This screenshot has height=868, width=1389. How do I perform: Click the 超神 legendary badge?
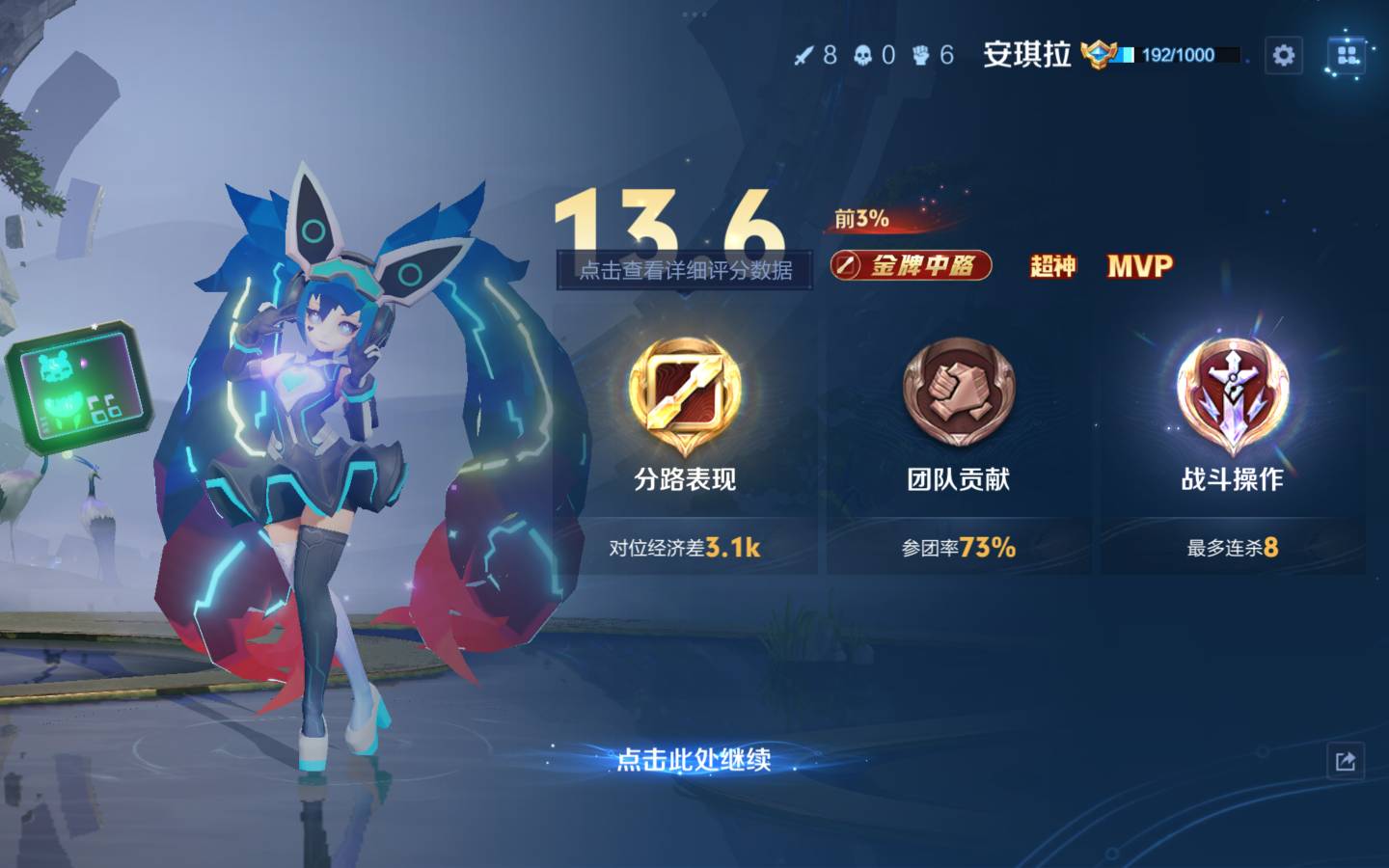(1052, 266)
